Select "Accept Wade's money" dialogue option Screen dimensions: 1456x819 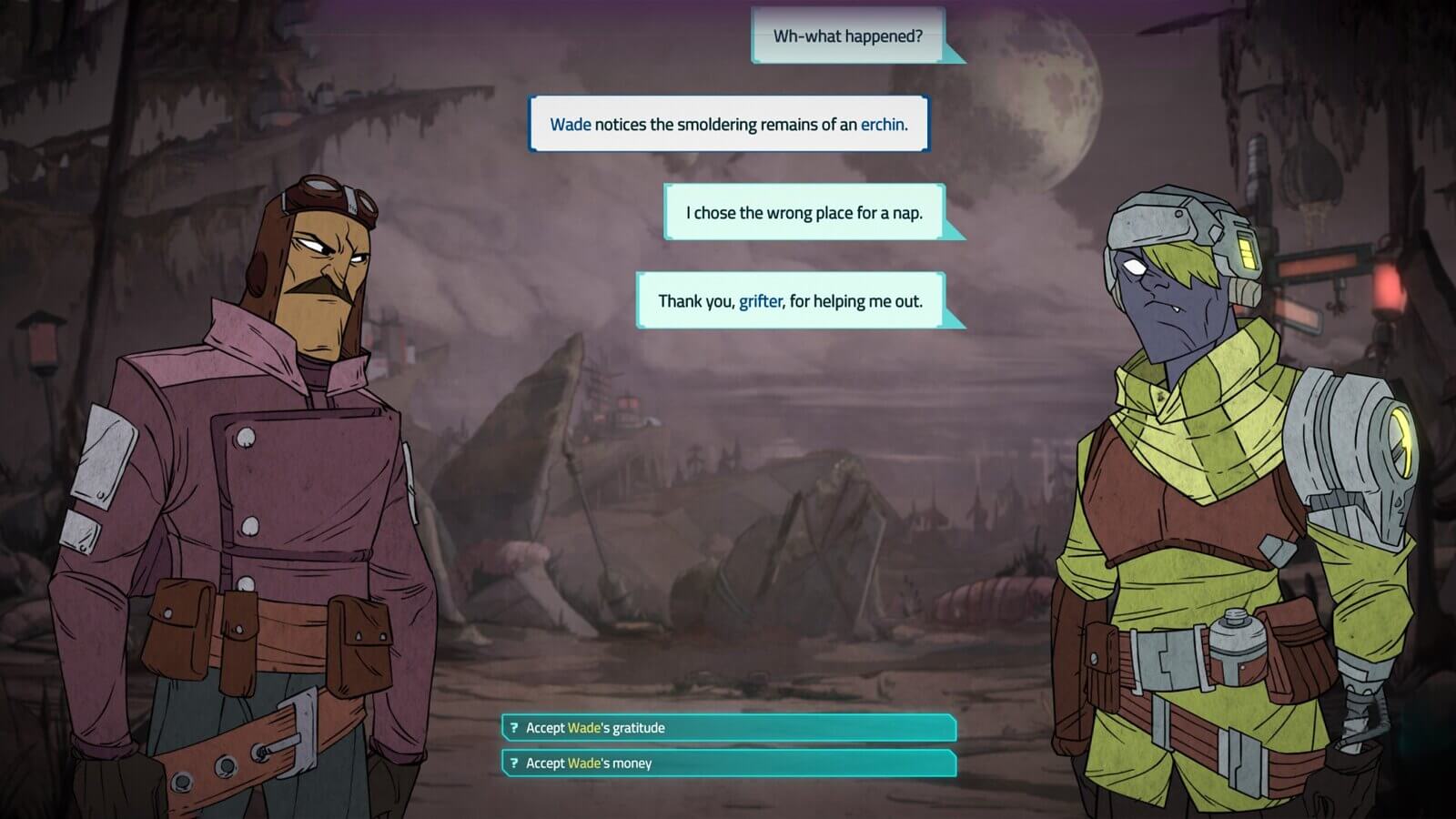[728, 763]
